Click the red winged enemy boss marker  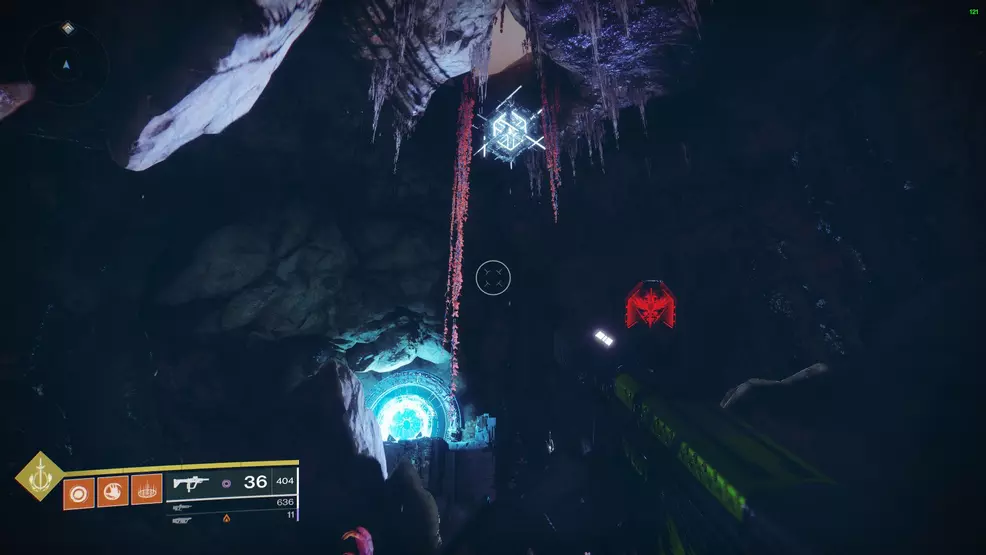[x=649, y=305]
